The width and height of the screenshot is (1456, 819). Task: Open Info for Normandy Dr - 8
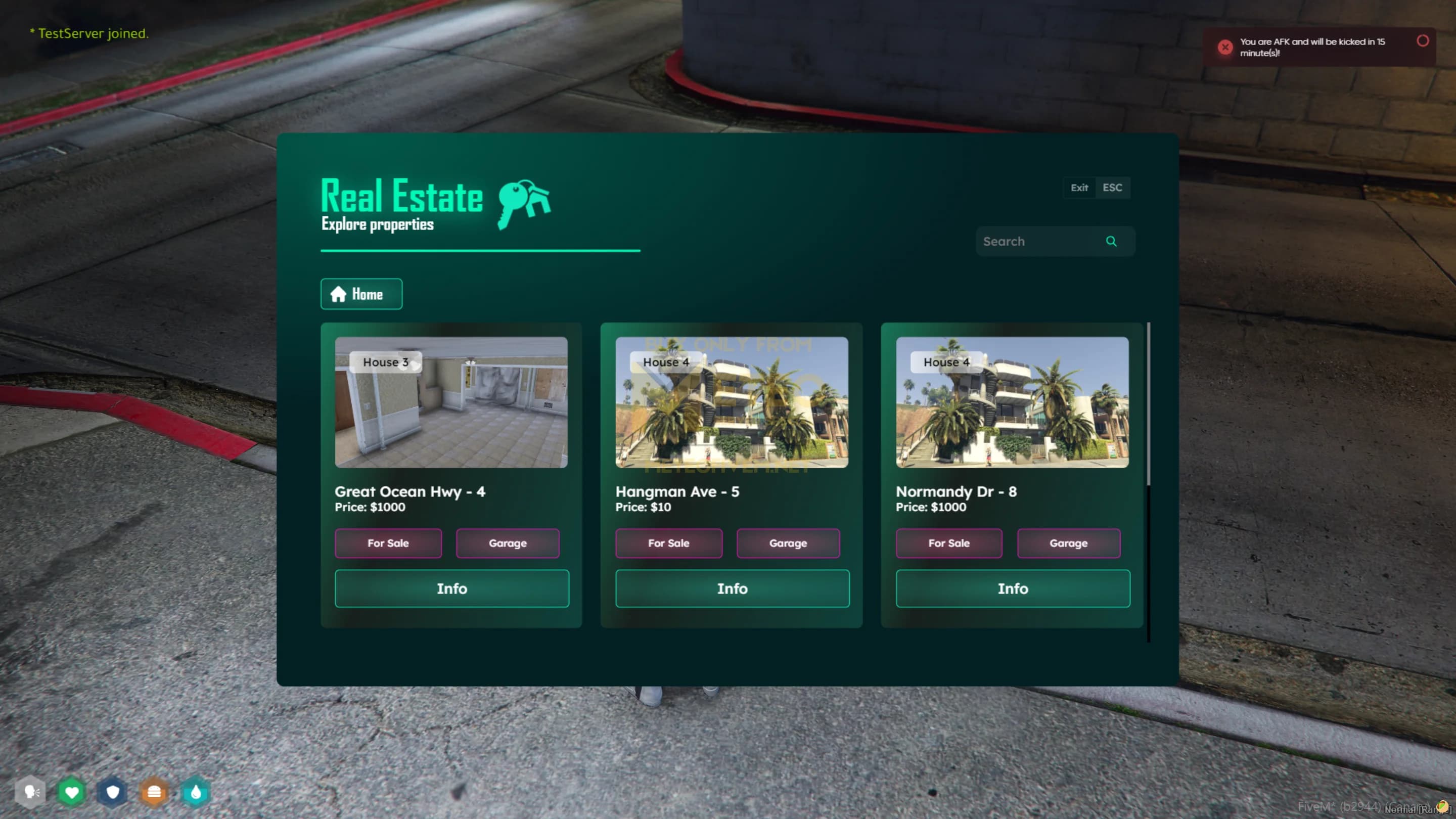pyautogui.click(x=1012, y=588)
